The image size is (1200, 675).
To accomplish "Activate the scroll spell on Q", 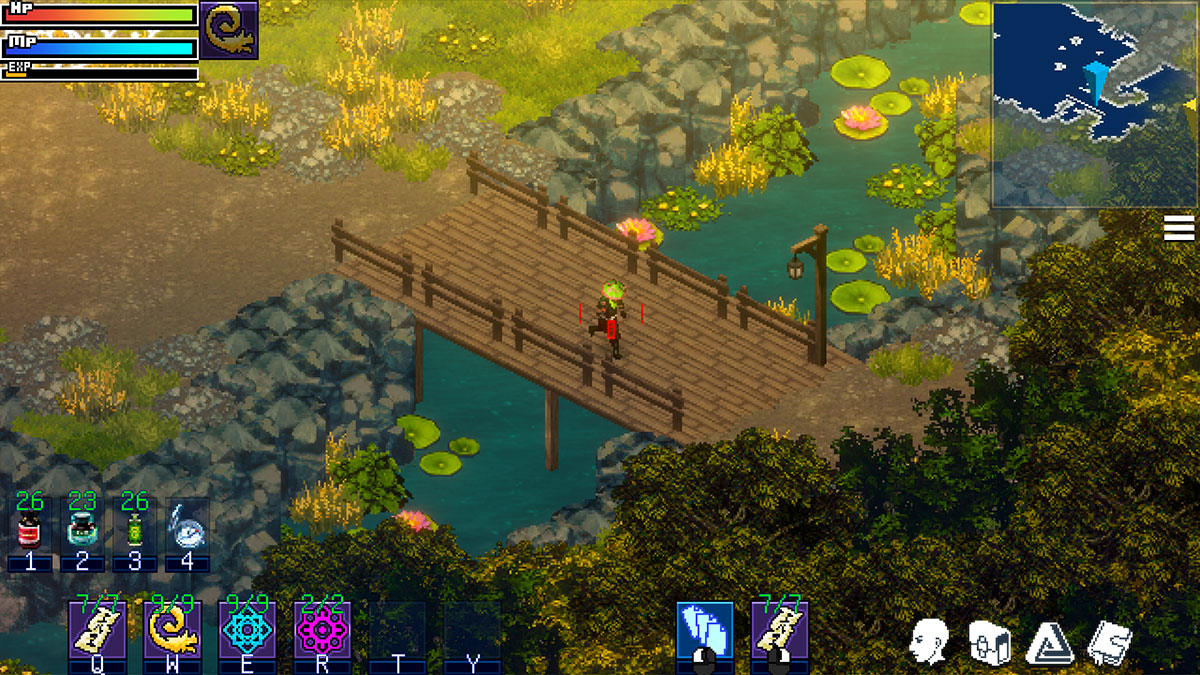I will (x=97, y=630).
